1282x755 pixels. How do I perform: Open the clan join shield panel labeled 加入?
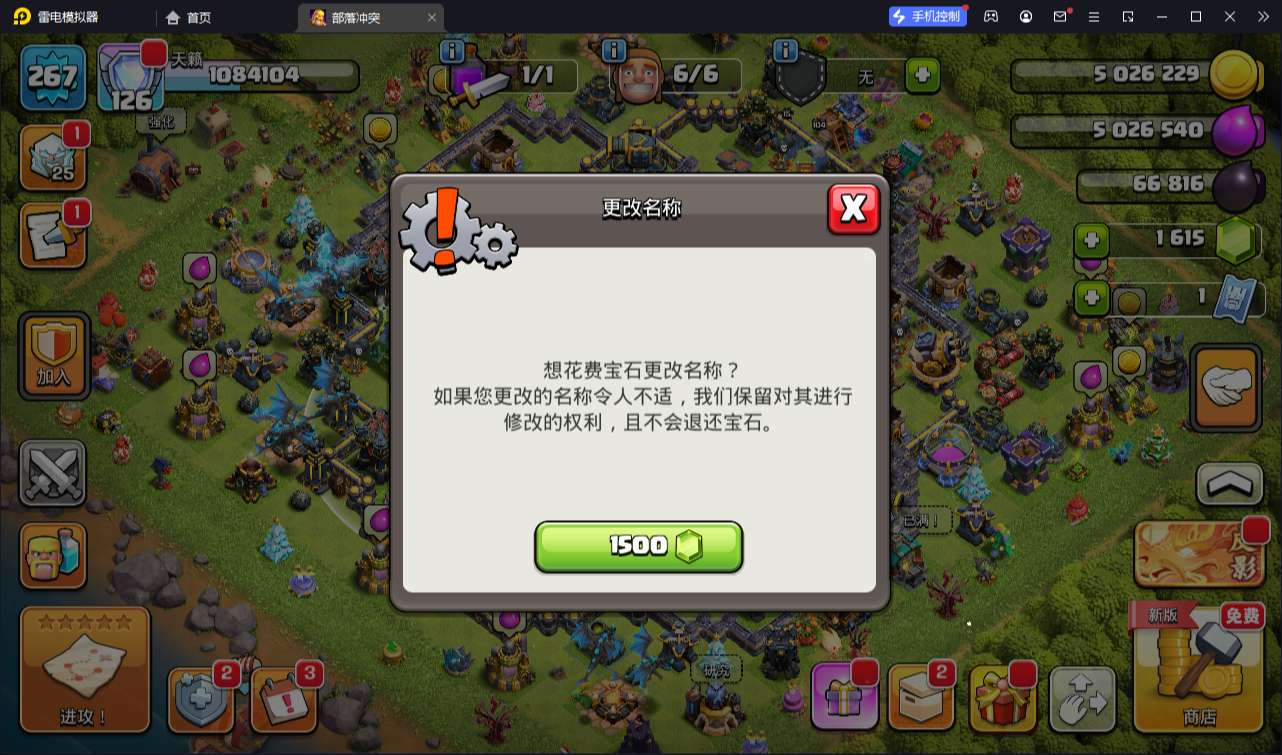pos(52,356)
